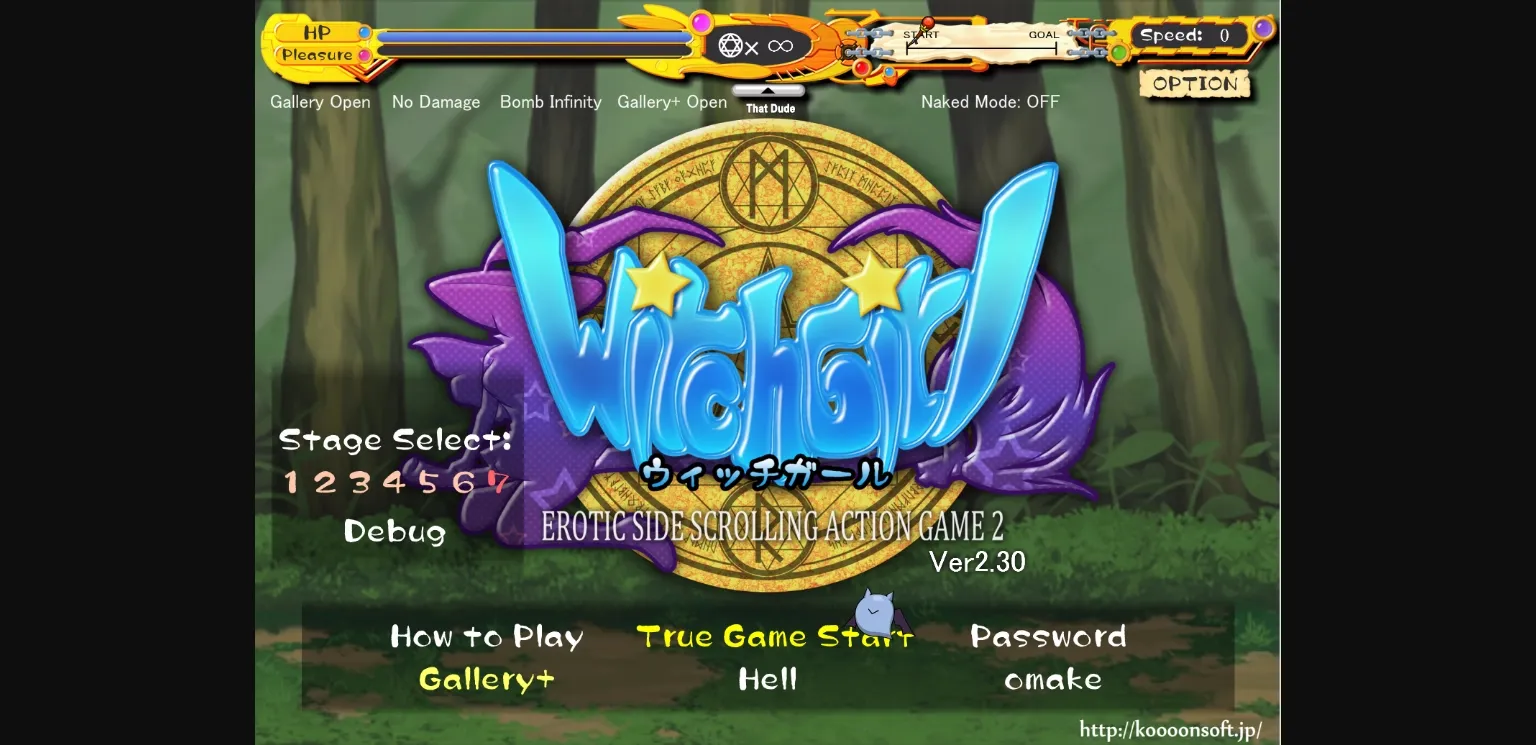Click the hexagram bomb icon with infinity count
1536x745 pixels.
(730, 45)
